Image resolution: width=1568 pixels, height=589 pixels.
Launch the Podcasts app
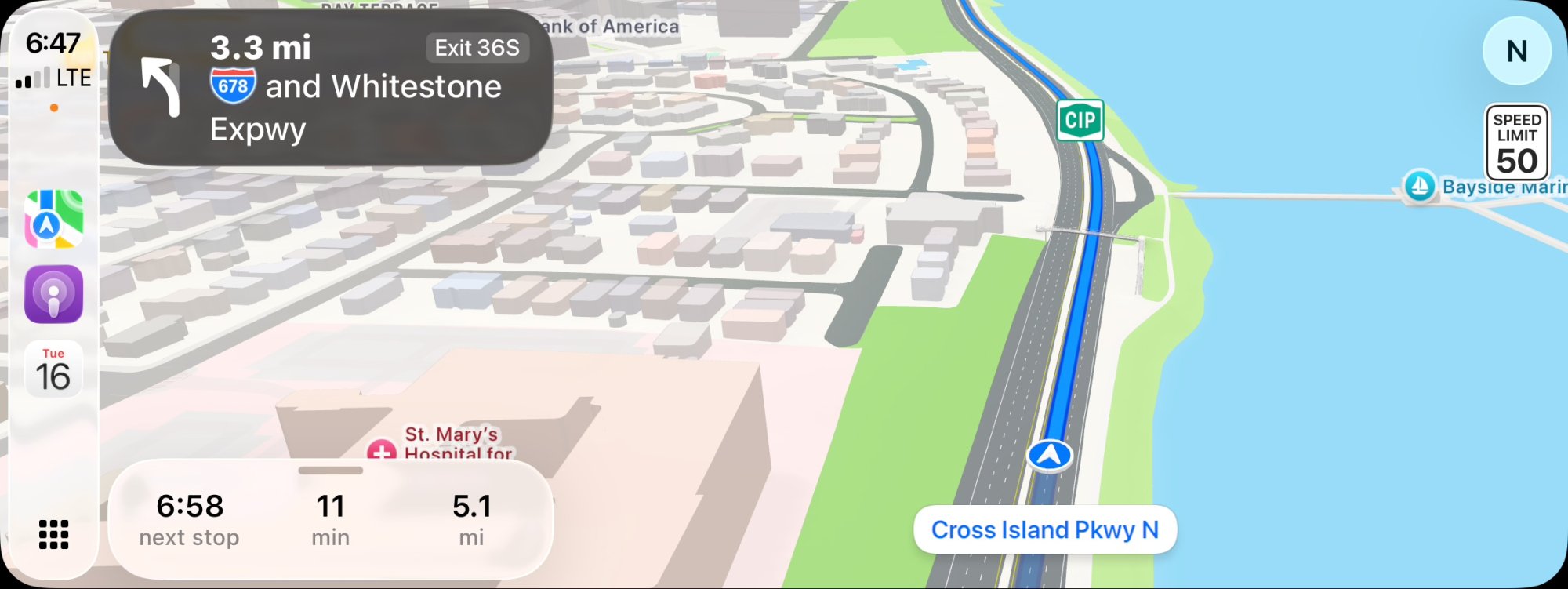(x=53, y=294)
